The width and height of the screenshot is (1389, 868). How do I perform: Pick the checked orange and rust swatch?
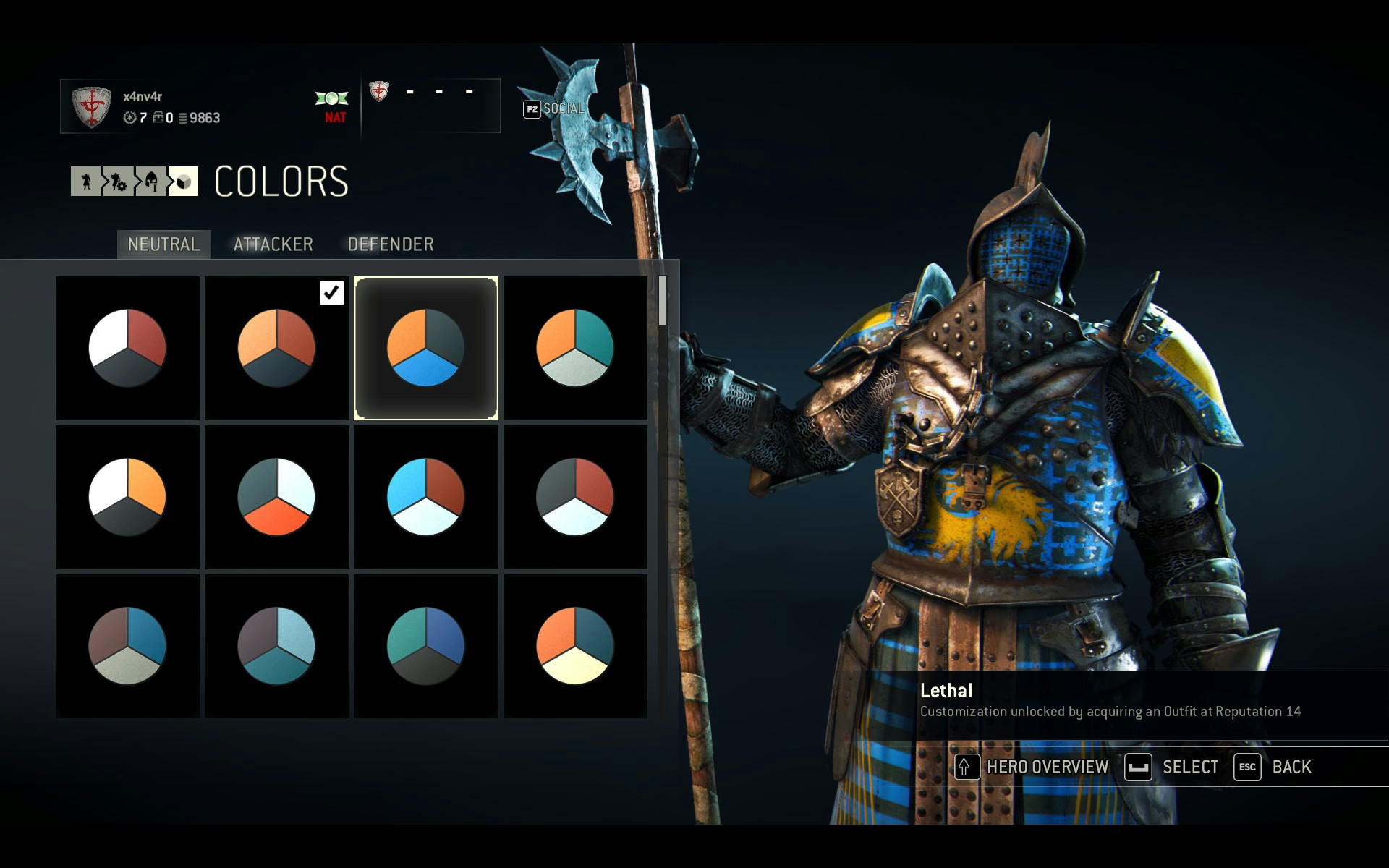(x=276, y=348)
